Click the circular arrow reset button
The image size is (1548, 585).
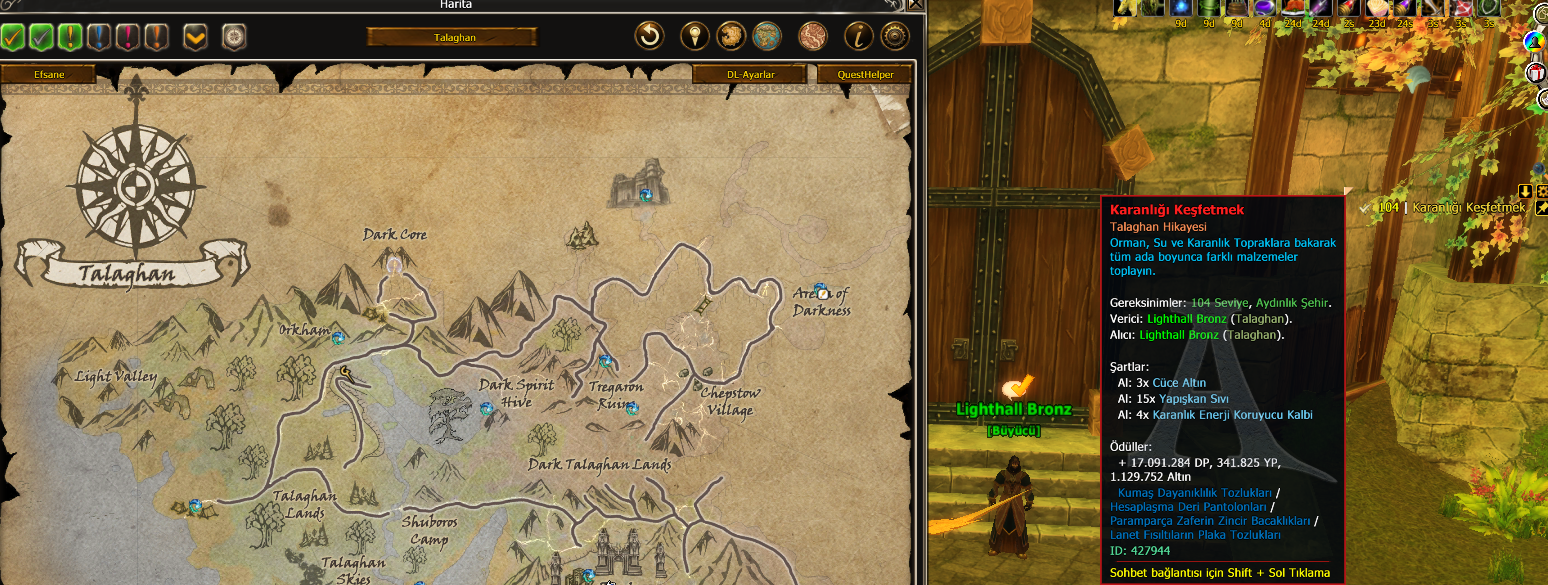pyautogui.click(x=650, y=37)
